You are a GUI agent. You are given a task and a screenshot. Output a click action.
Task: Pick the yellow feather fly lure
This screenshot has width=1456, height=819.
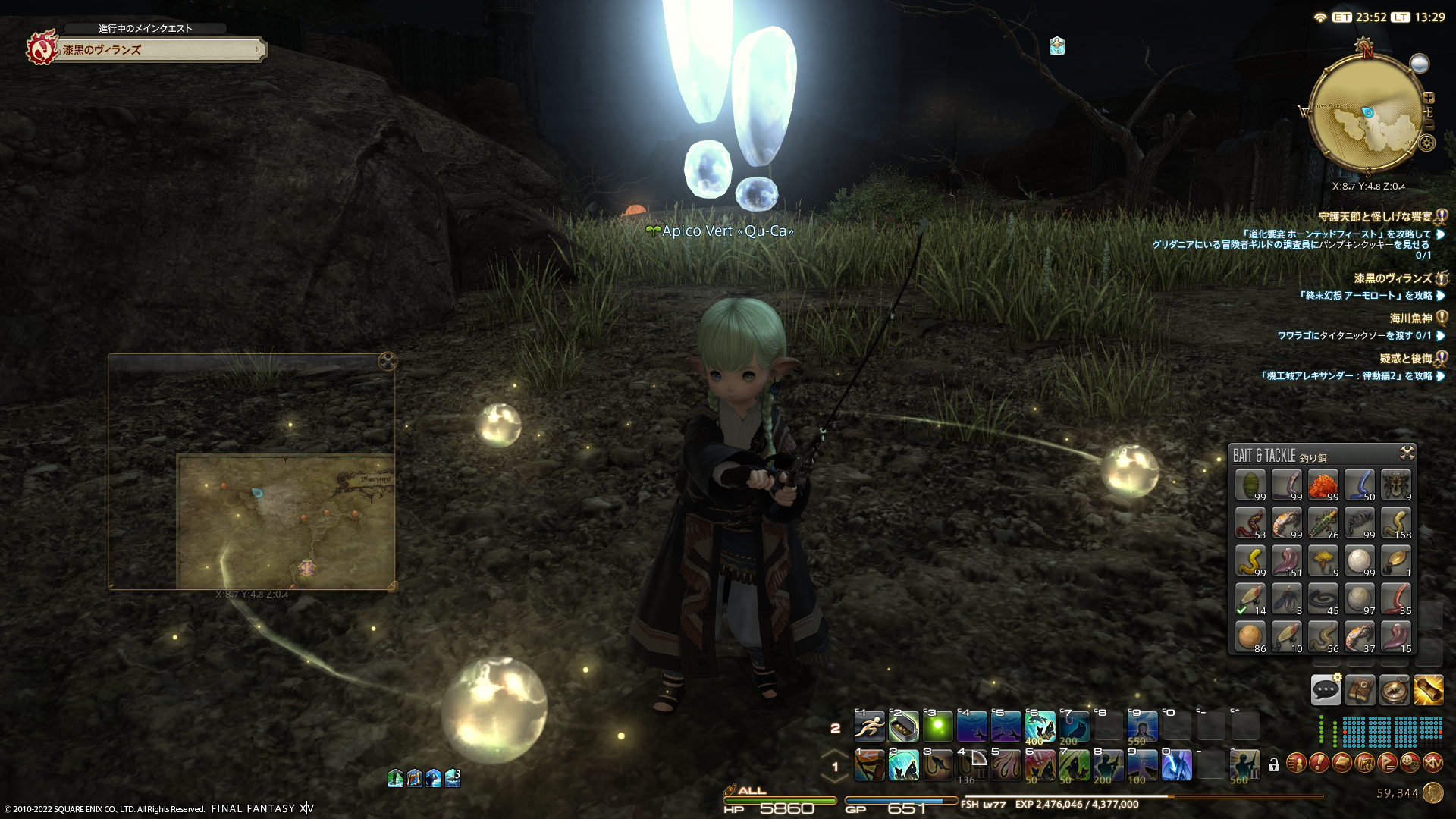[x=1323, y=561]
